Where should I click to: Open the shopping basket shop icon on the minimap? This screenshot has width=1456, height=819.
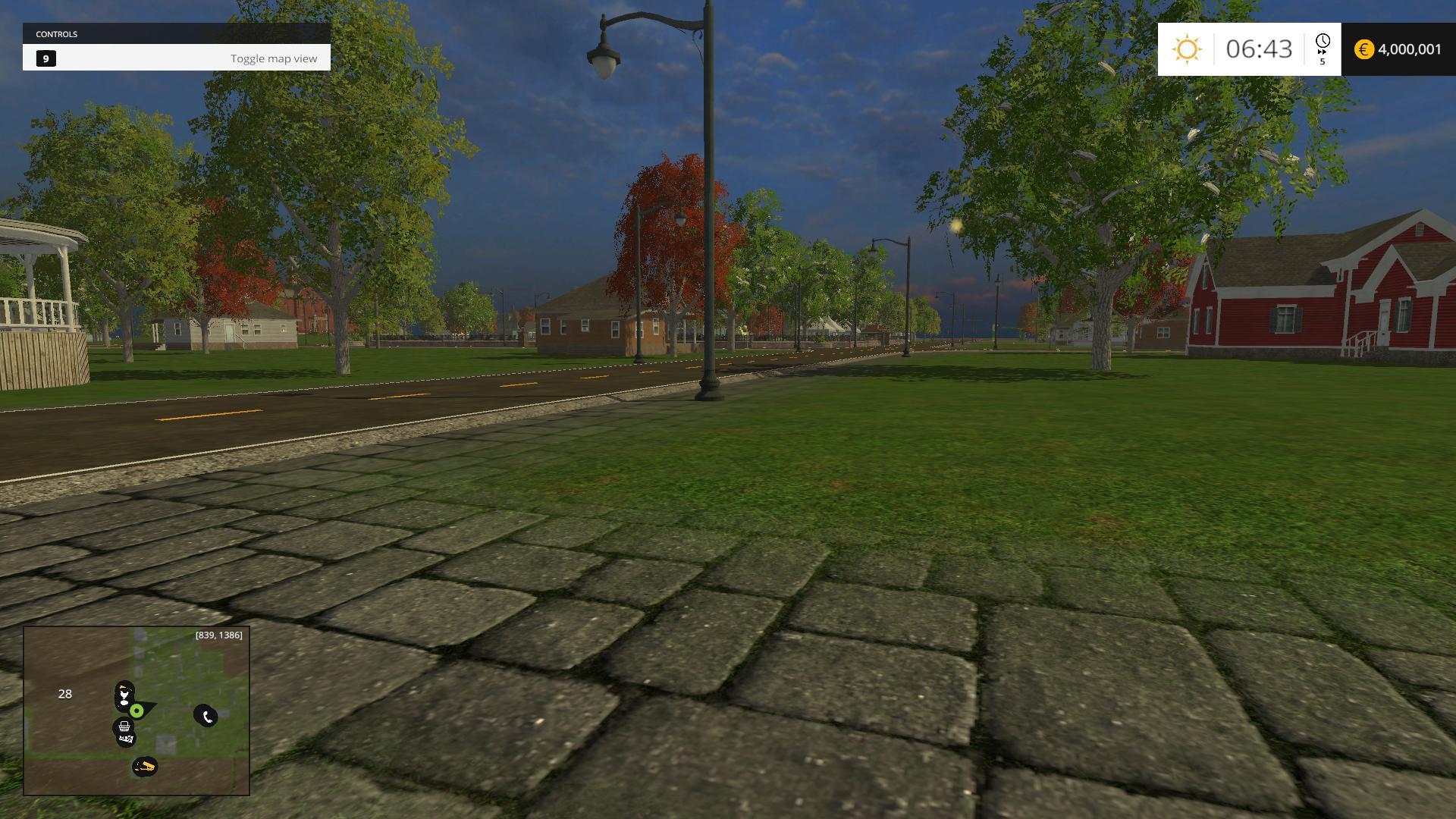[x=124, y=726]
